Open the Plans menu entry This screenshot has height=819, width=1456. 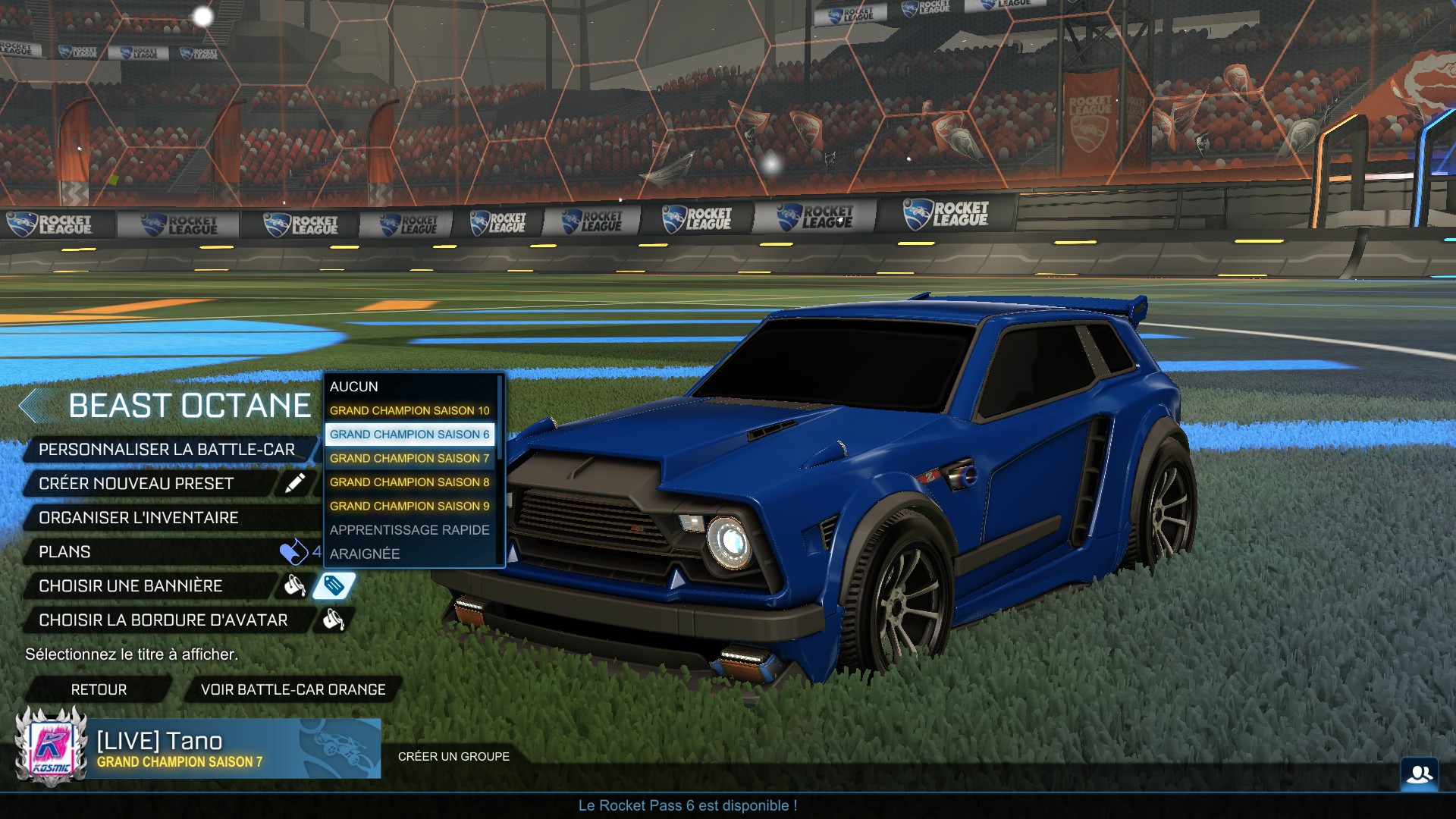point(65,552)
